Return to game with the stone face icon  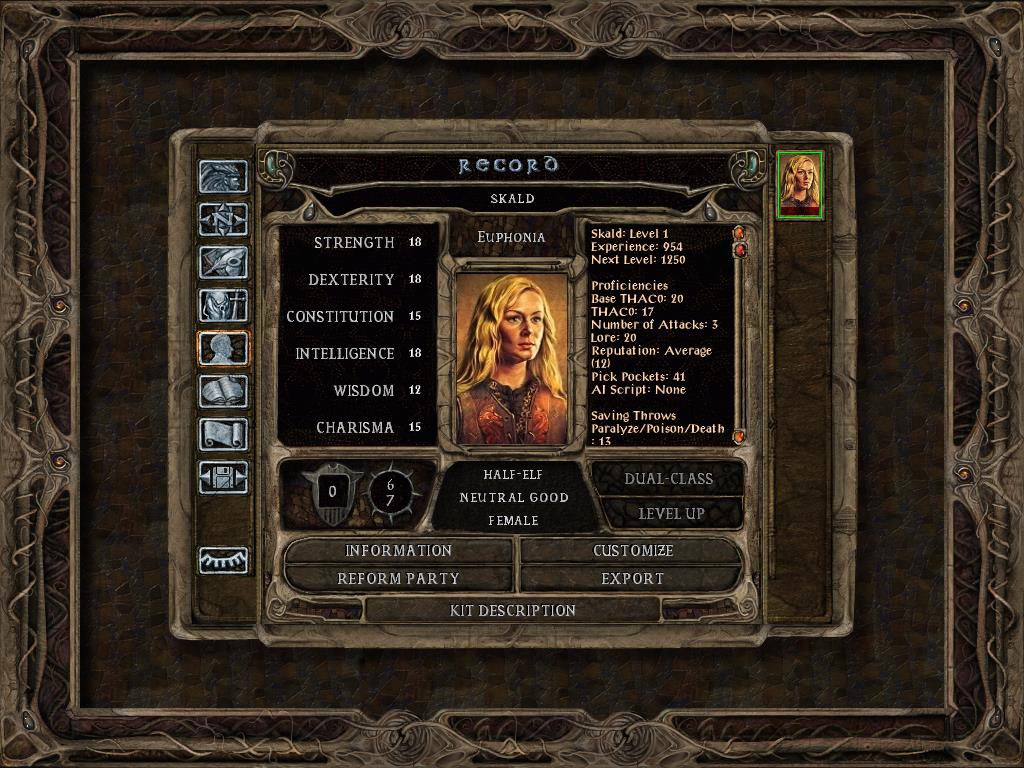pos(223,176)
